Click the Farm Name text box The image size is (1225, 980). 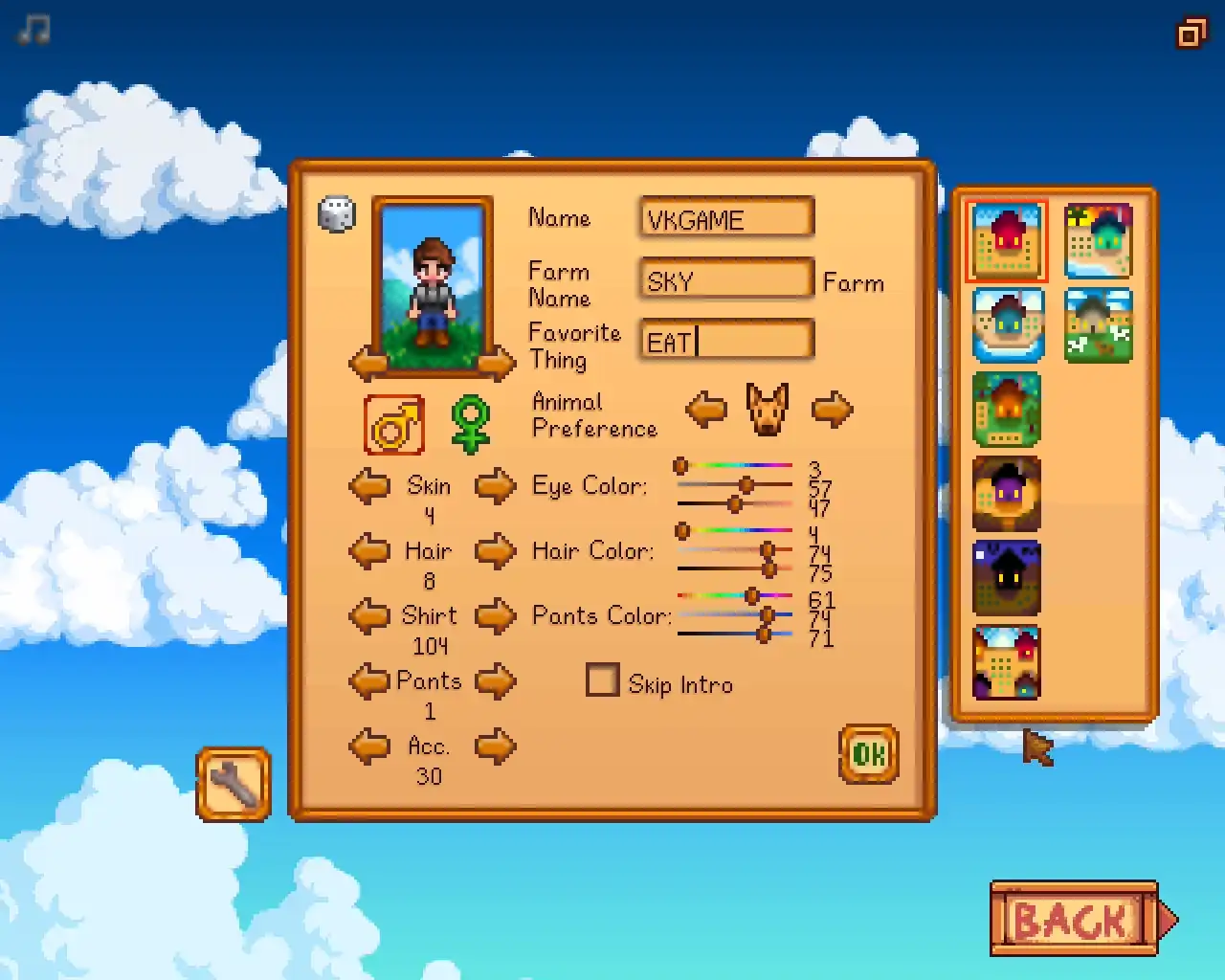click(x=726, y=280)
